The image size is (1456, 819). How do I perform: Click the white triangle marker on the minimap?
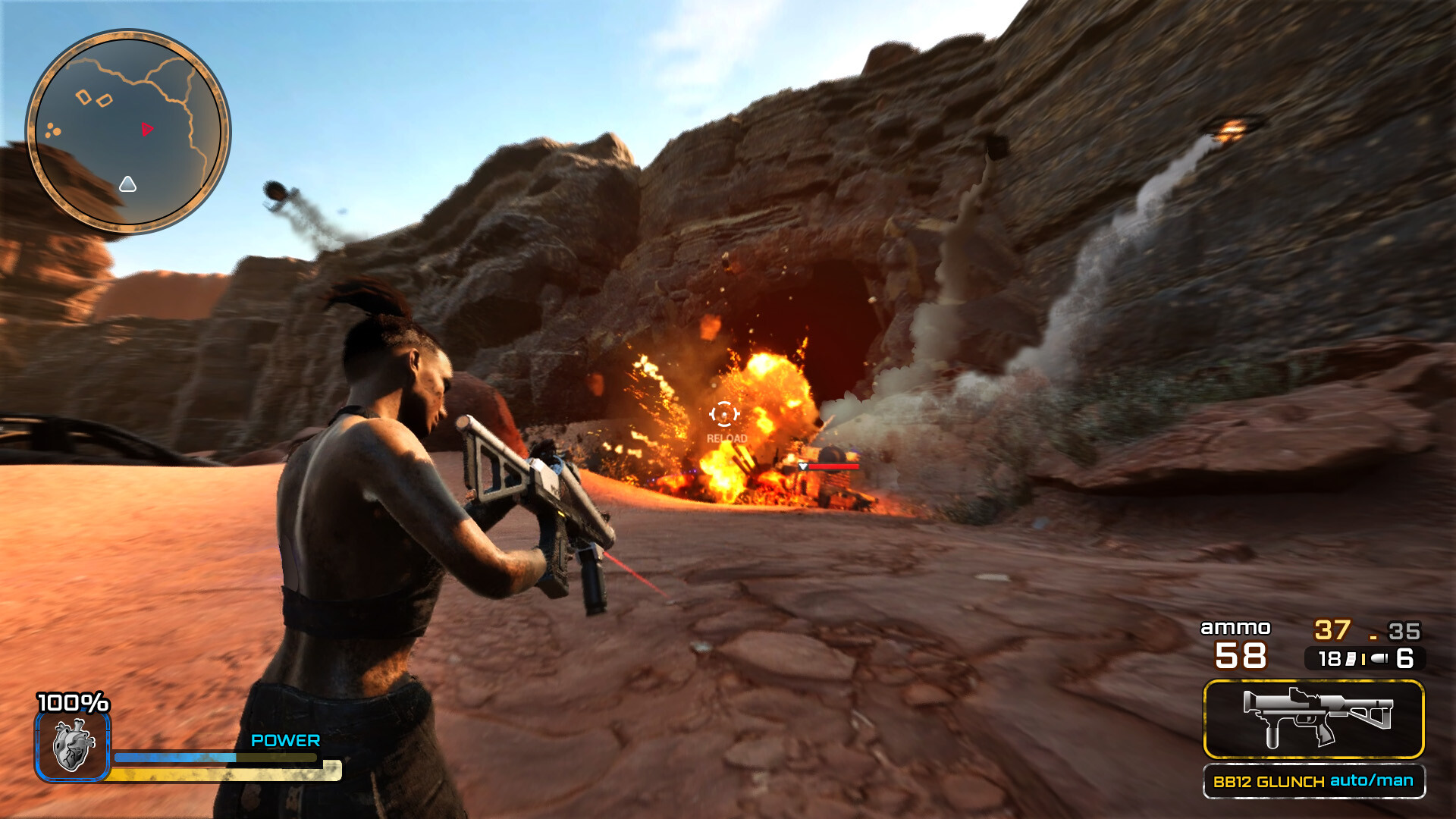point(127,184)
